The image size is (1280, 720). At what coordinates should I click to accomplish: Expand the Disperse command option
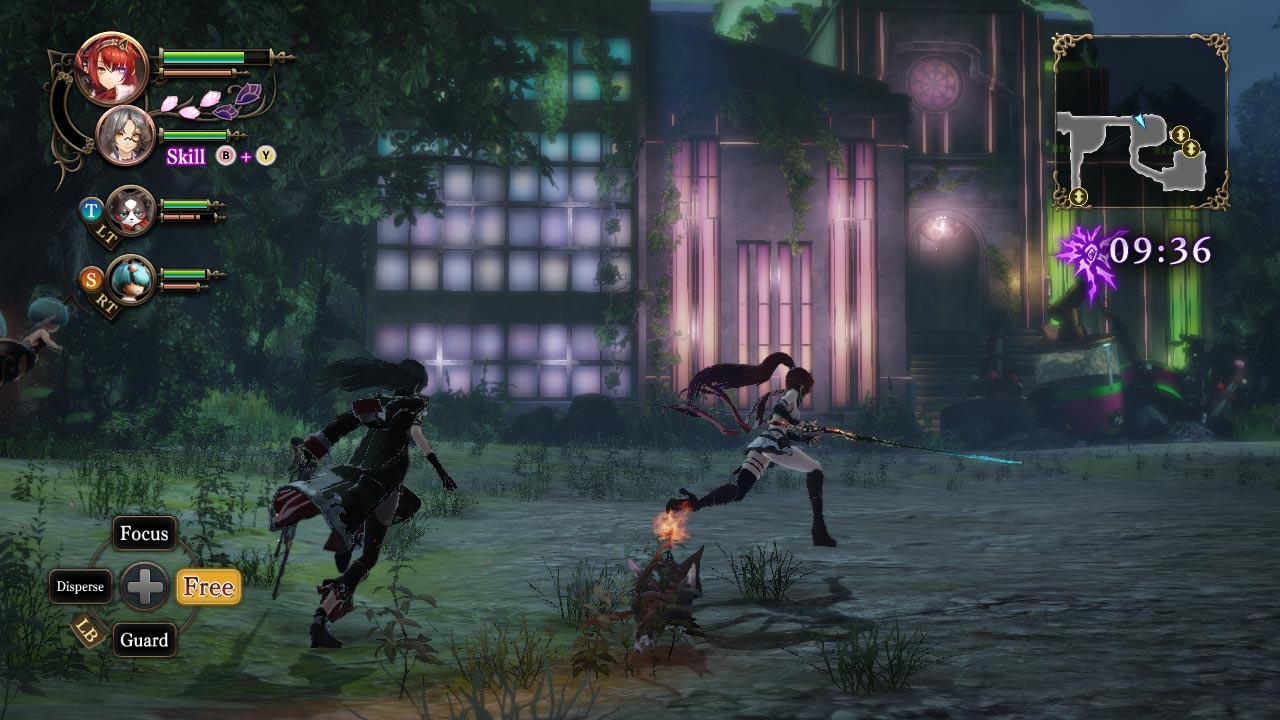click(x=80, y=587)
